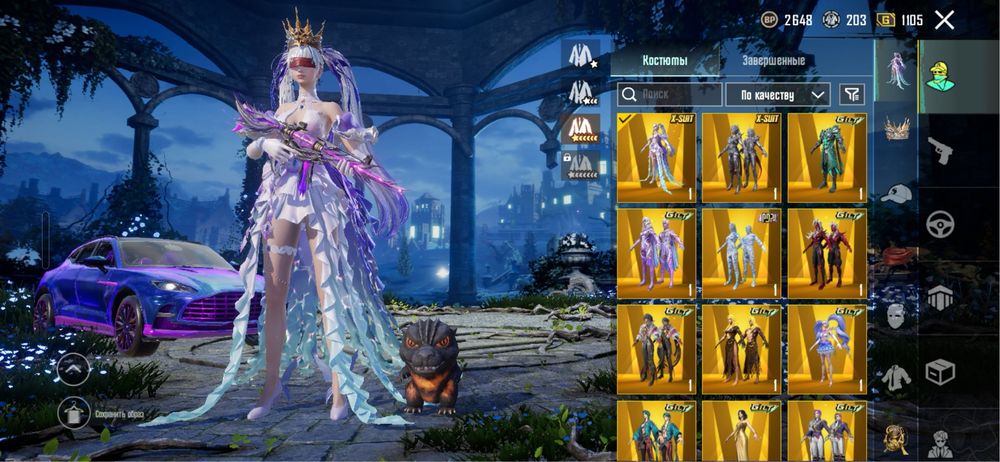
Task: Open the steering wheel vehicles category
Action: coord(940,224)
